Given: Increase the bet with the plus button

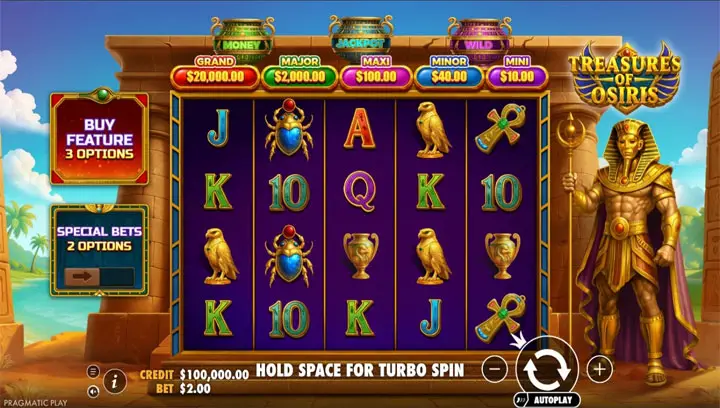Looking at the screenshot, I should (x=598, y=369).
